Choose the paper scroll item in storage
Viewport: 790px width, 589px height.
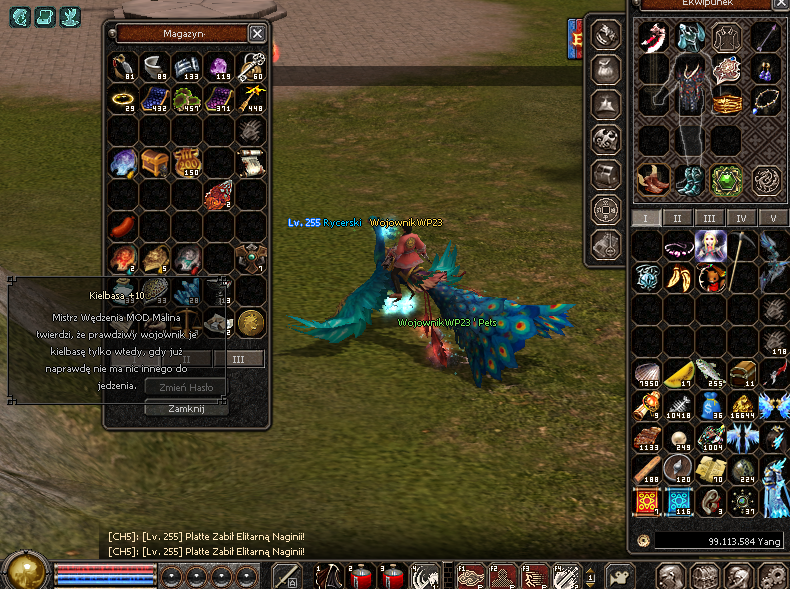[250, 161]
